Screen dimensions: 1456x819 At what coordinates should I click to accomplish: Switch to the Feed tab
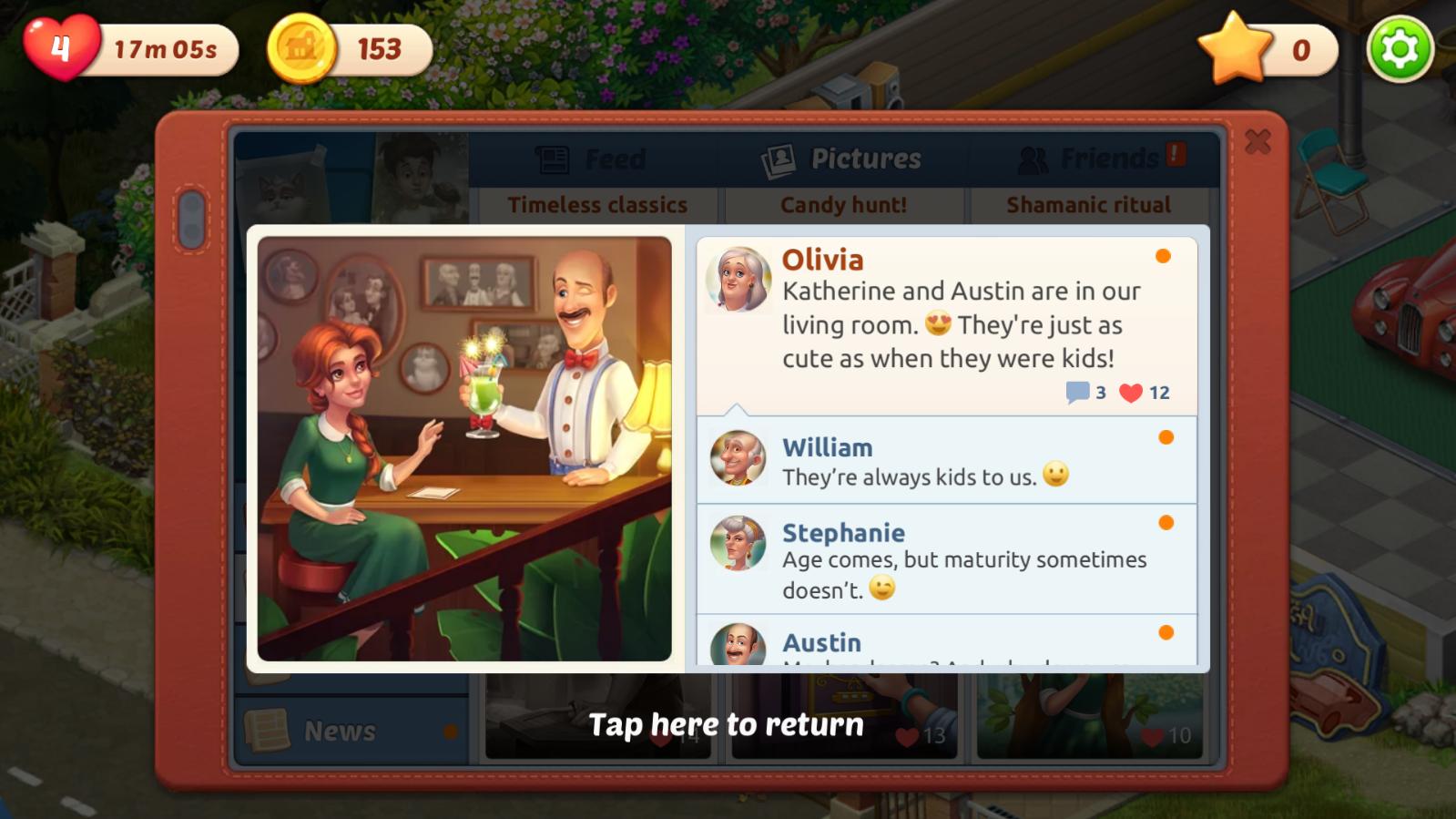pyautogui.click(x=592, y=159)
